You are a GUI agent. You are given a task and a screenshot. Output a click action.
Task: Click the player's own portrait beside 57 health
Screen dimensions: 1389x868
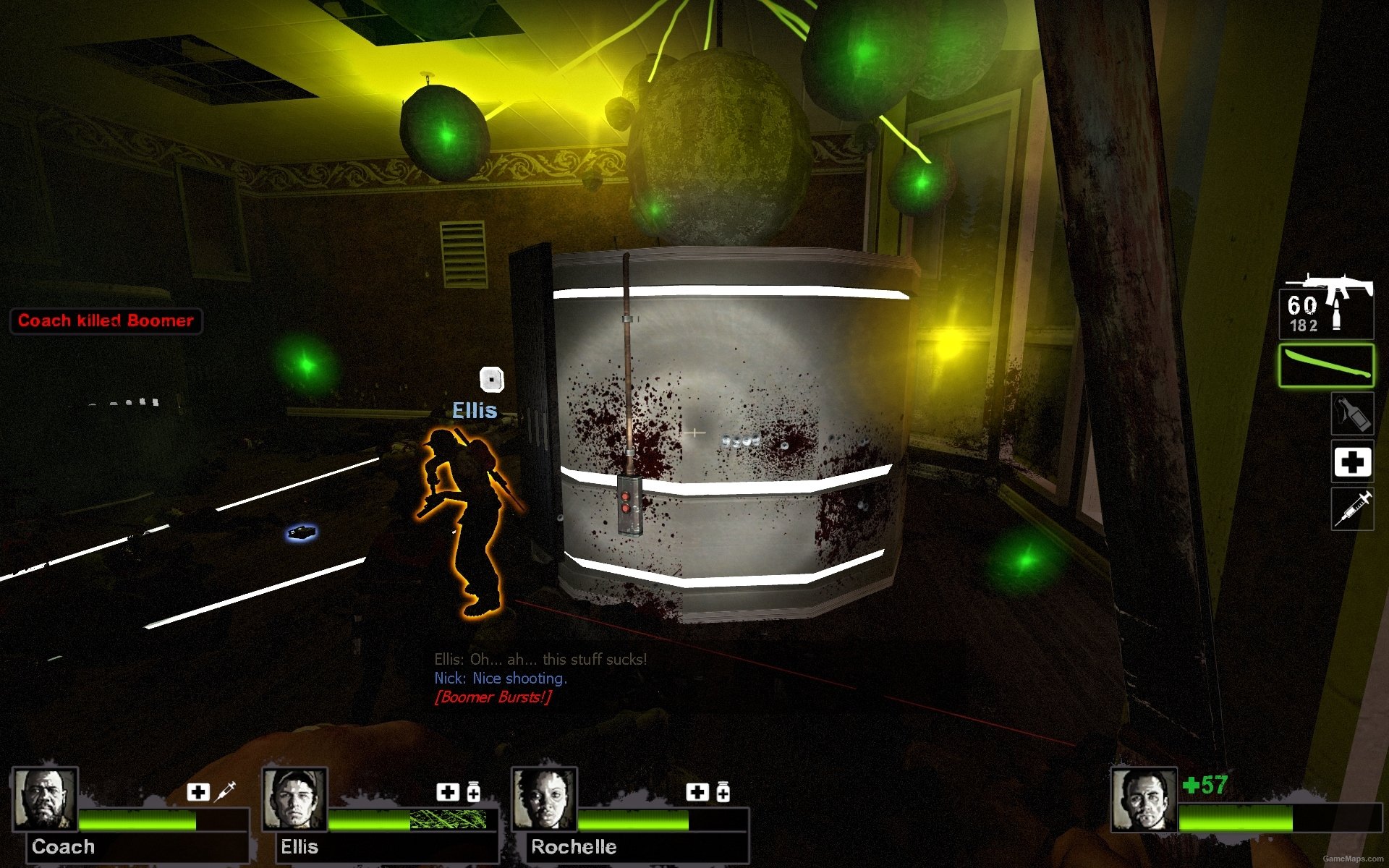coord(1144,799)
